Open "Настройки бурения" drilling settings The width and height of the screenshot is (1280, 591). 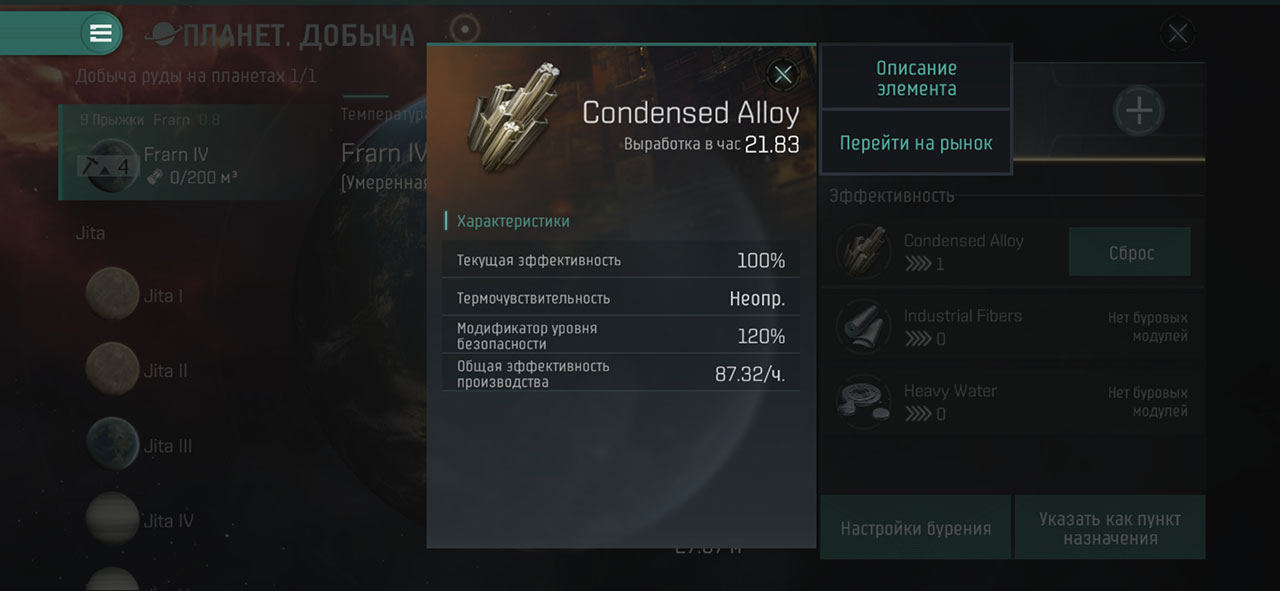[x=915, y=529]
